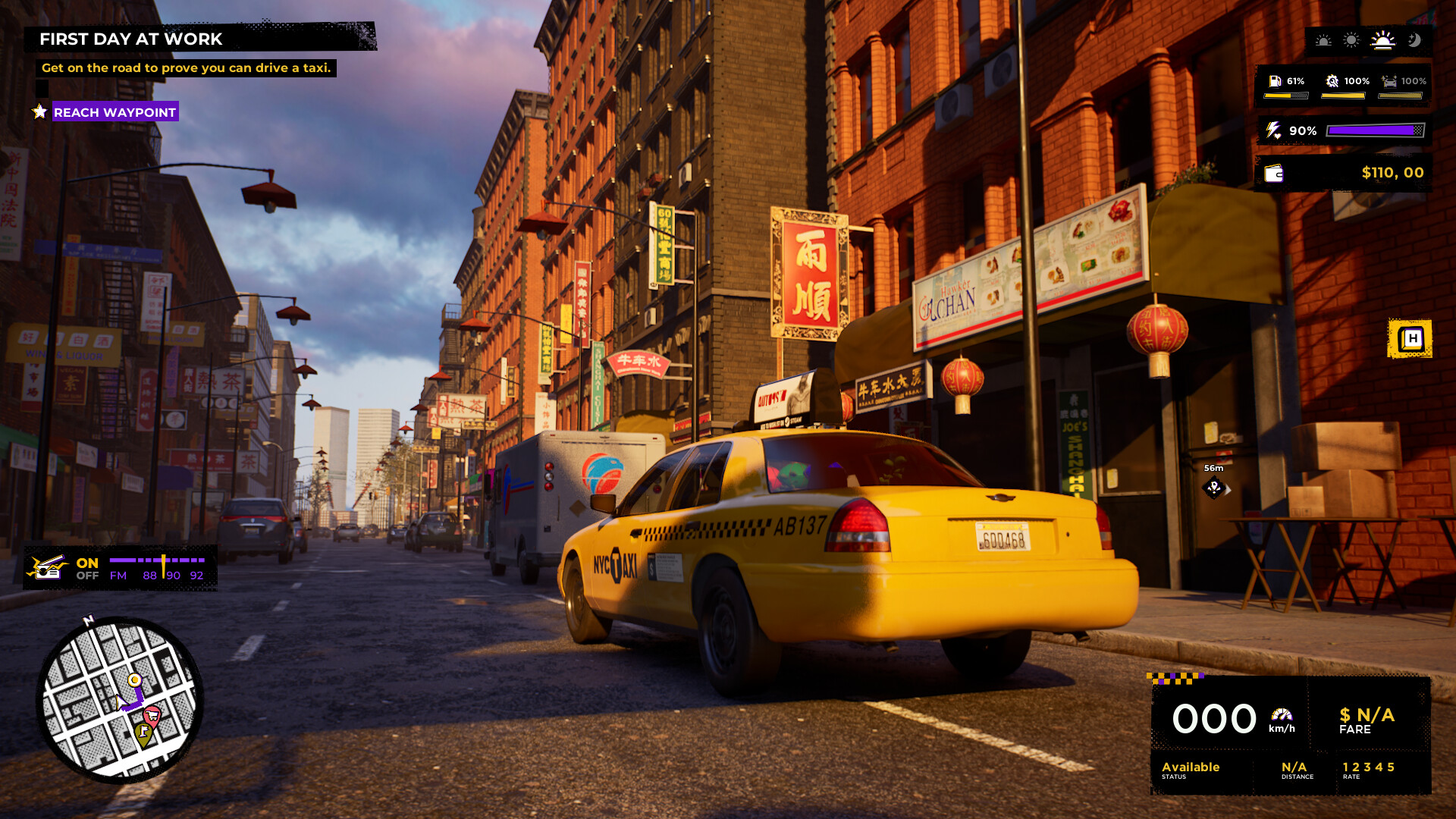Click the fuel pump icon
1456x819 pixels.
[x=1276, y=81]
